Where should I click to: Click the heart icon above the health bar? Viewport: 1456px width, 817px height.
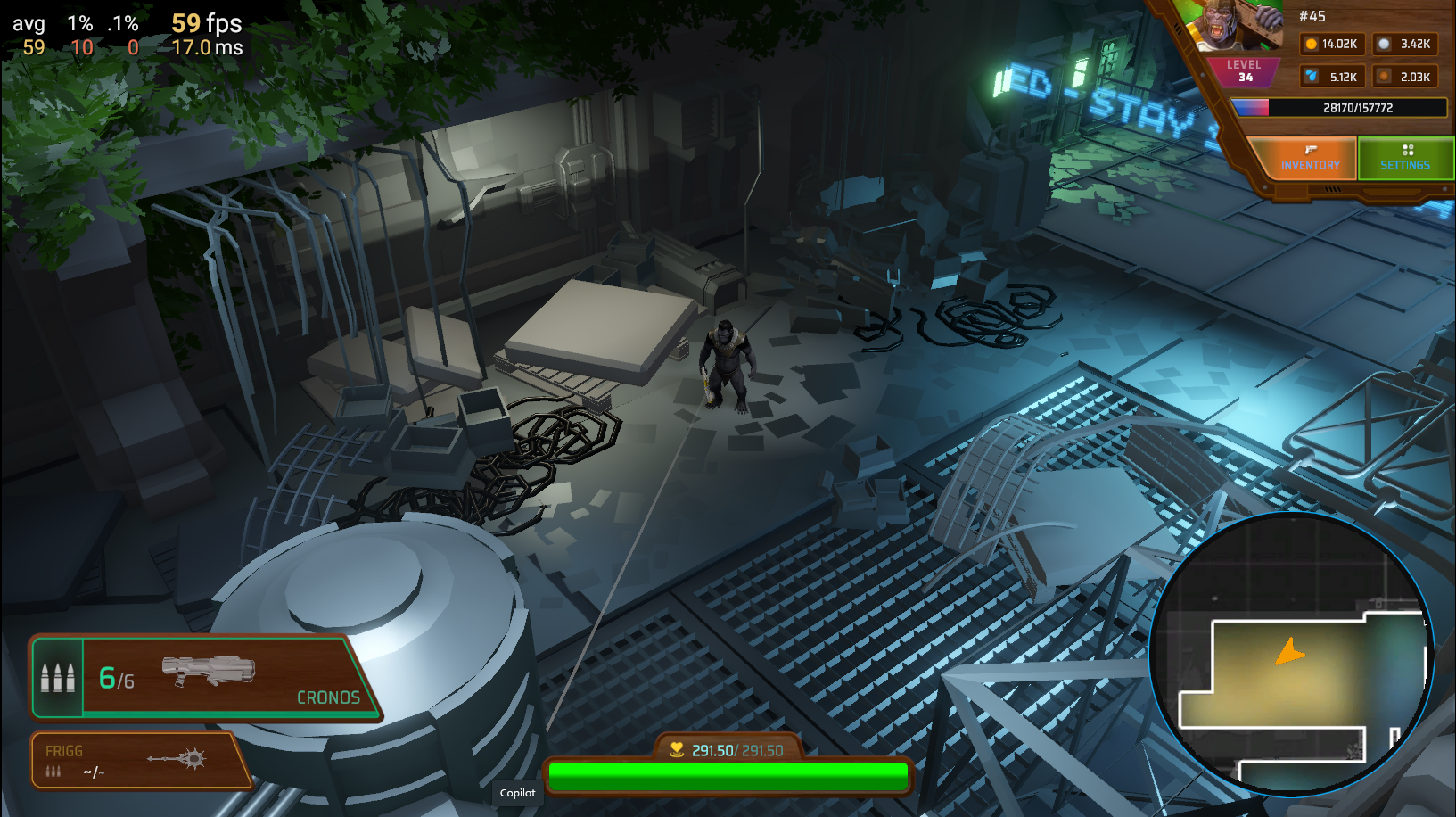(676, 750)
